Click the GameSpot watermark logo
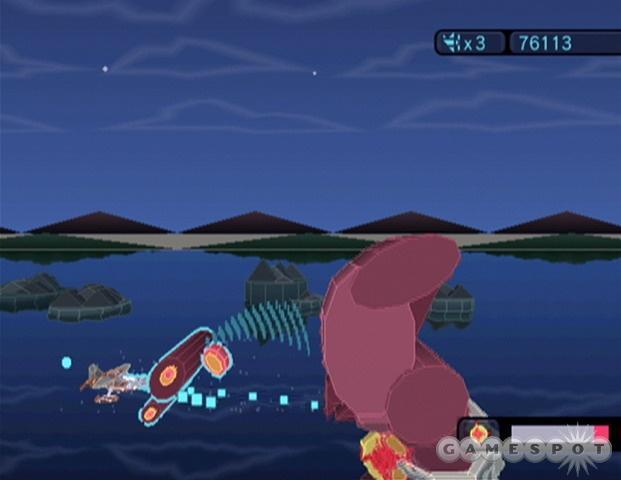Viewport: 621px width, 480px height. (522, 449)
